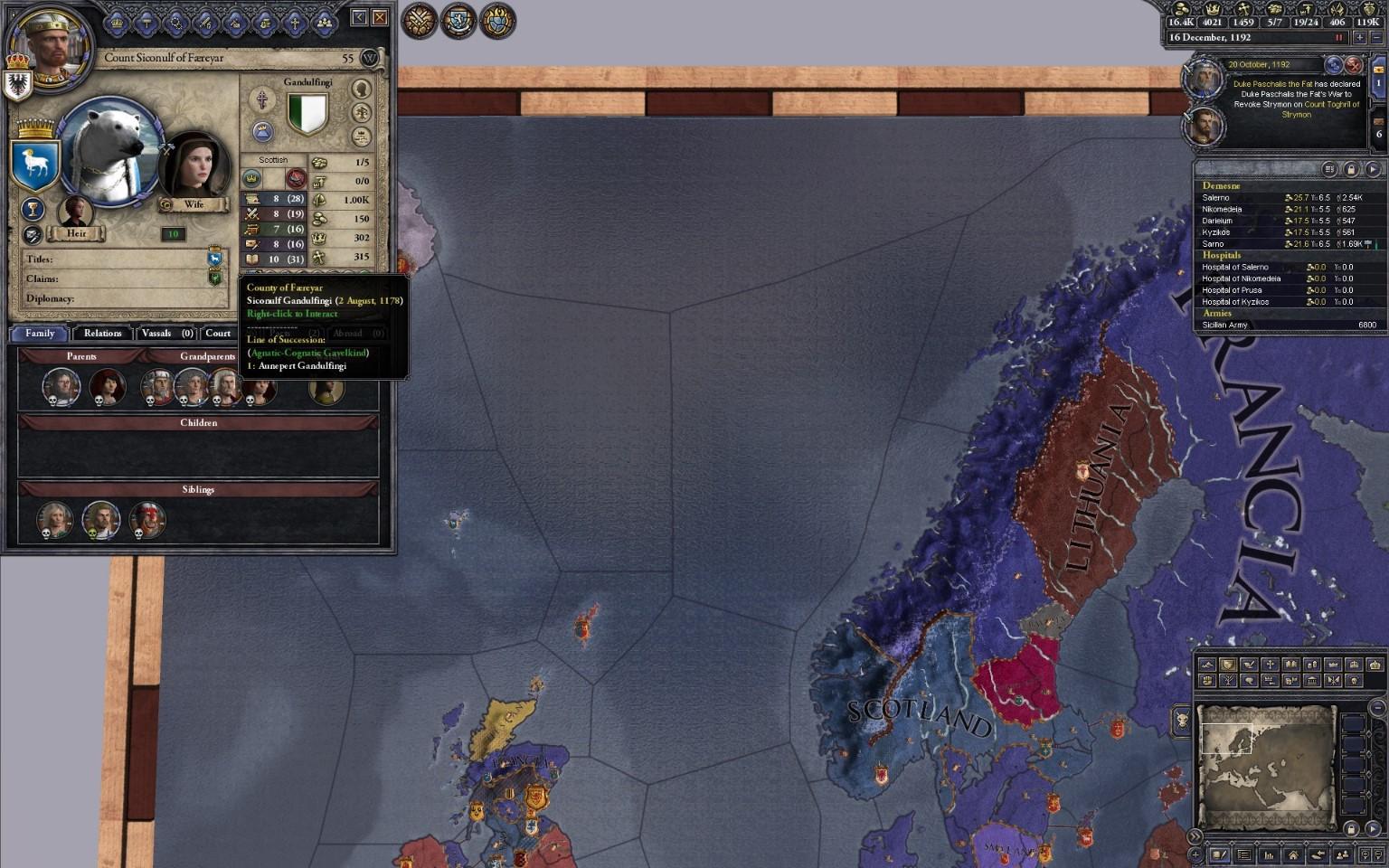Close the character panel
The height and width of the screenshot is (868, 1389).
(x=380, y=17)
